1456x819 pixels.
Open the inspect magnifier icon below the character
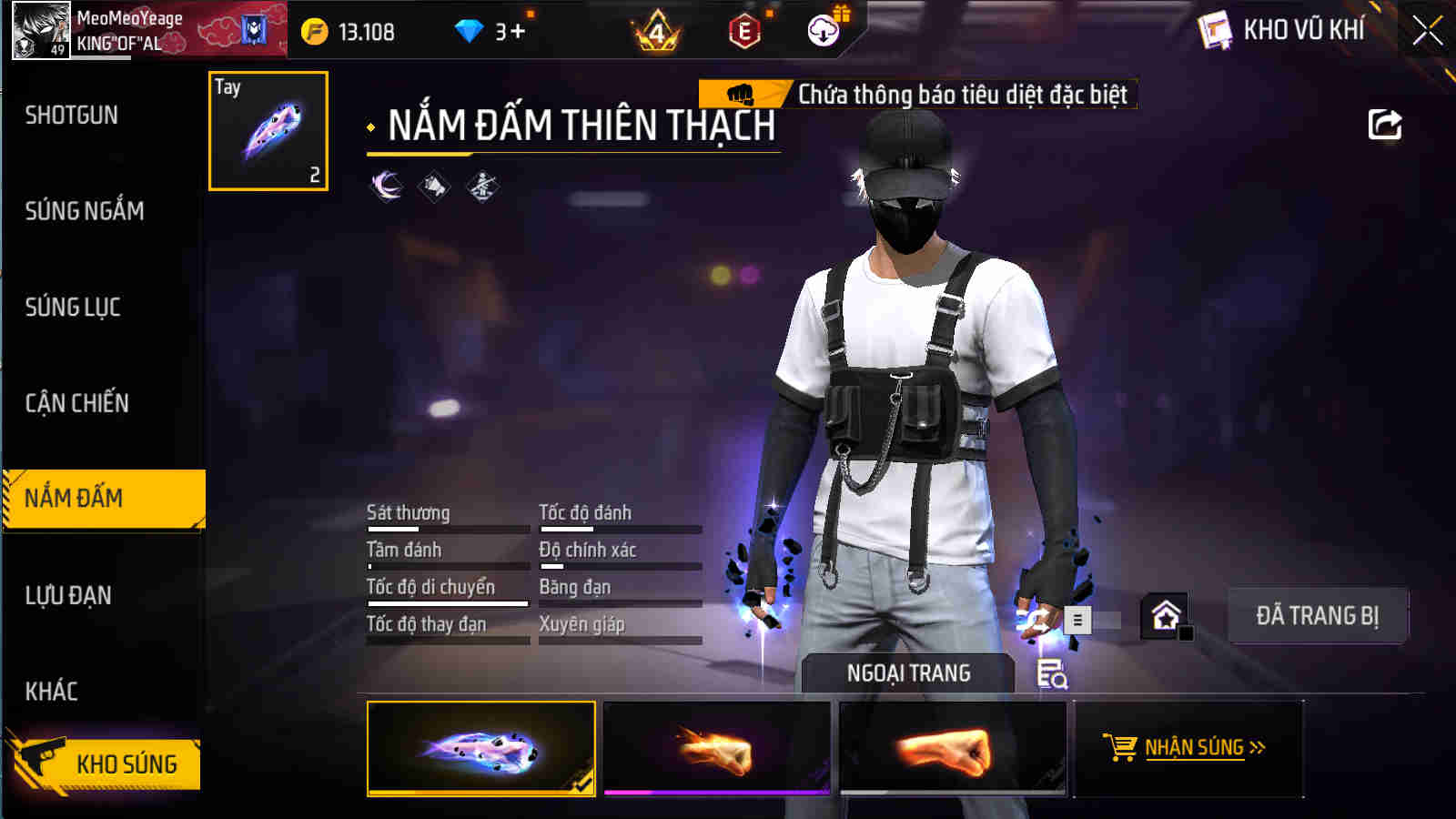click(x=1048, y=673)
